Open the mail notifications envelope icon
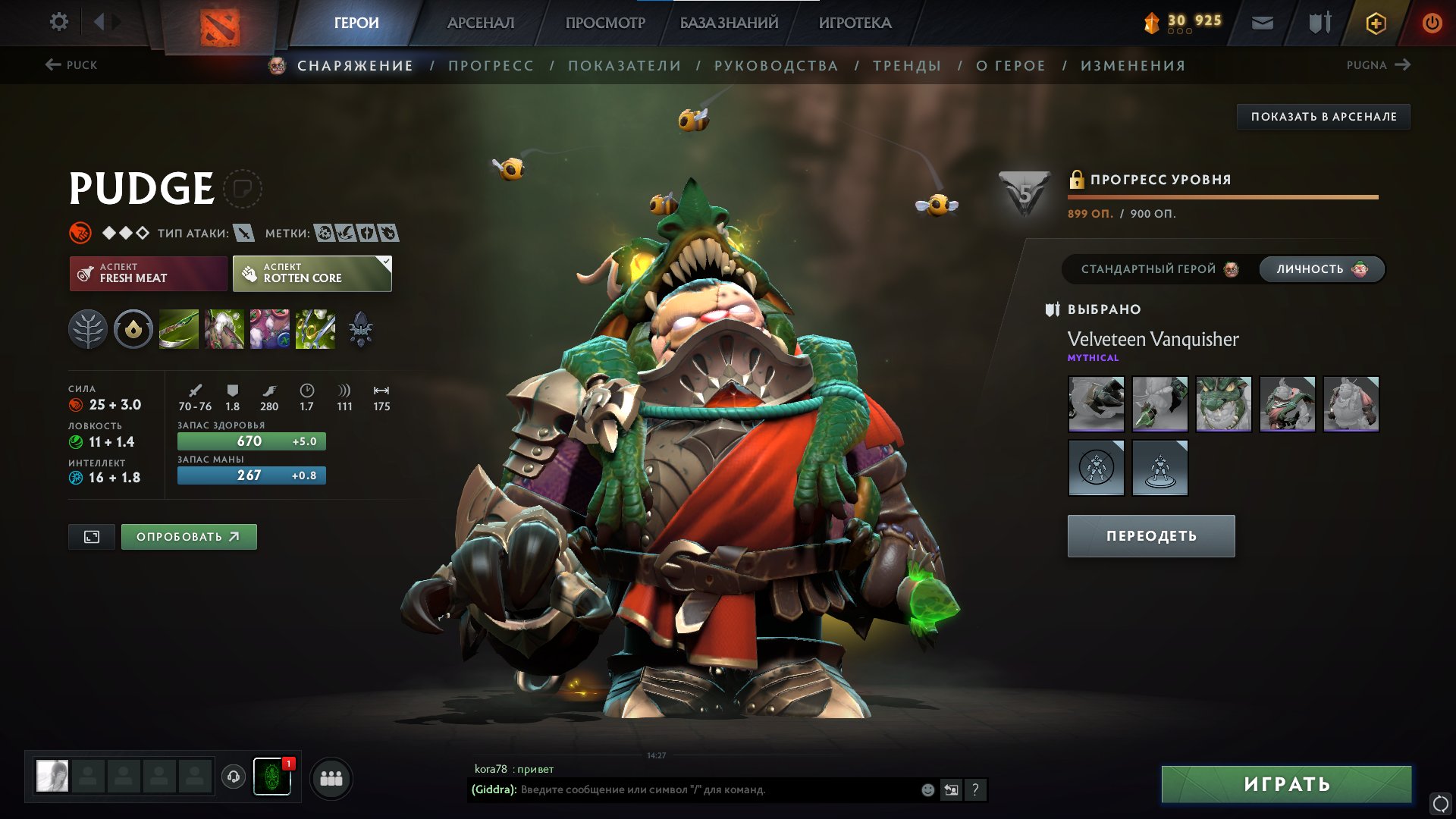Viewport: 1456px width, 819px height. pos(1262,23)
